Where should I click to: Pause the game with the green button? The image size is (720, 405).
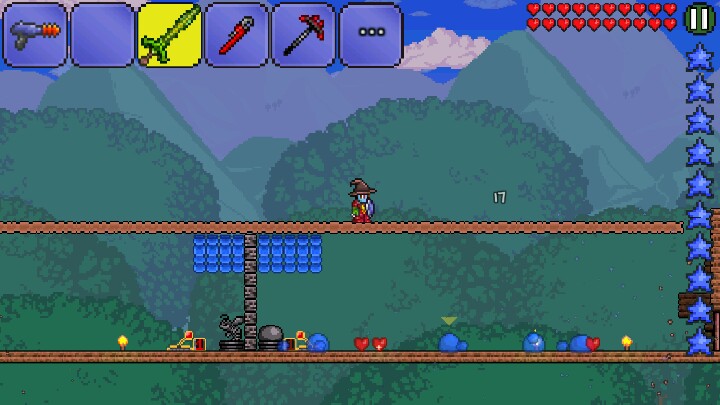tap(699, 18)
